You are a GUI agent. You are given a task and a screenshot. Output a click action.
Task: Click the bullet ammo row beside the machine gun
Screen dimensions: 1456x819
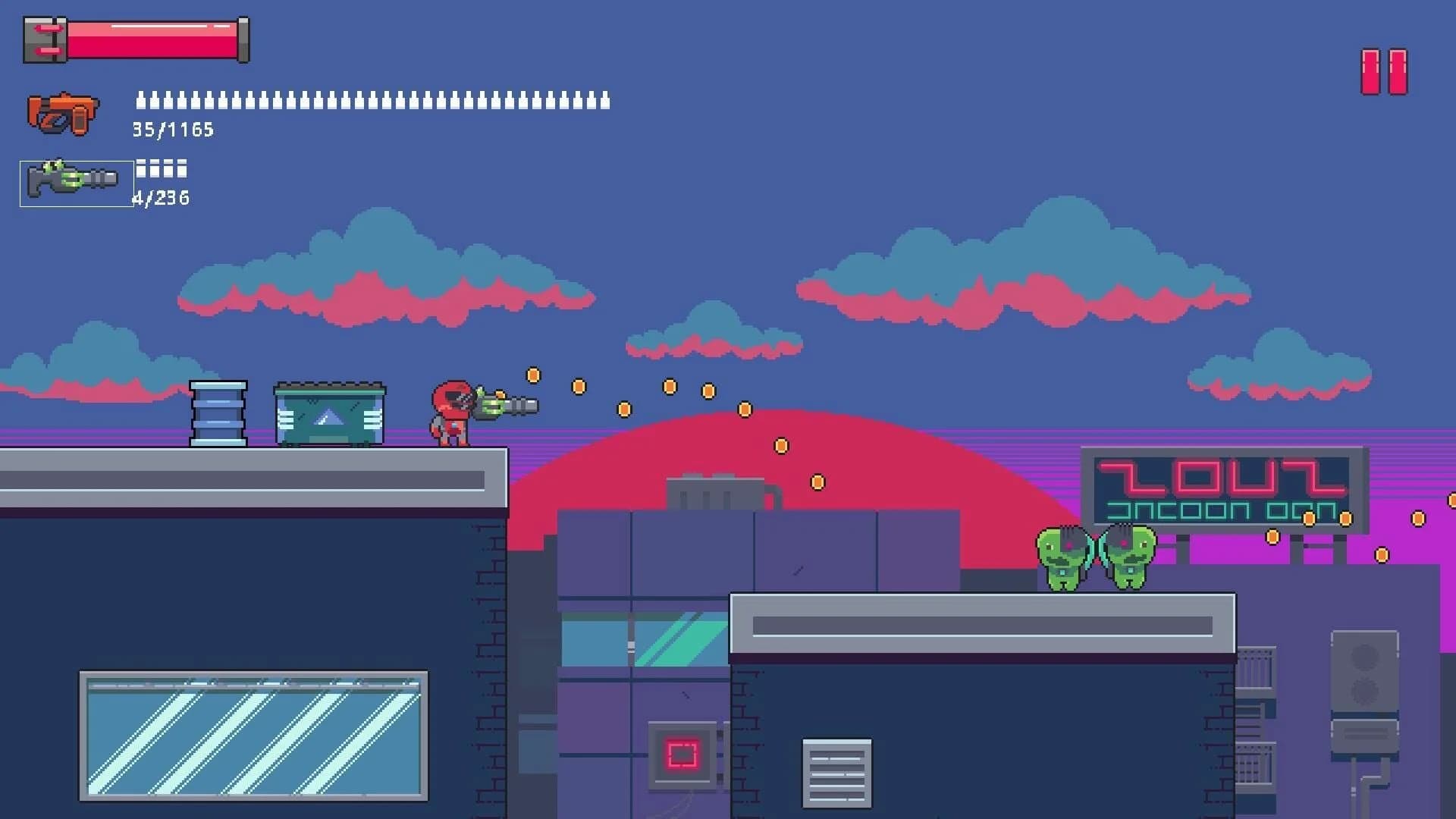pos(372,102)
